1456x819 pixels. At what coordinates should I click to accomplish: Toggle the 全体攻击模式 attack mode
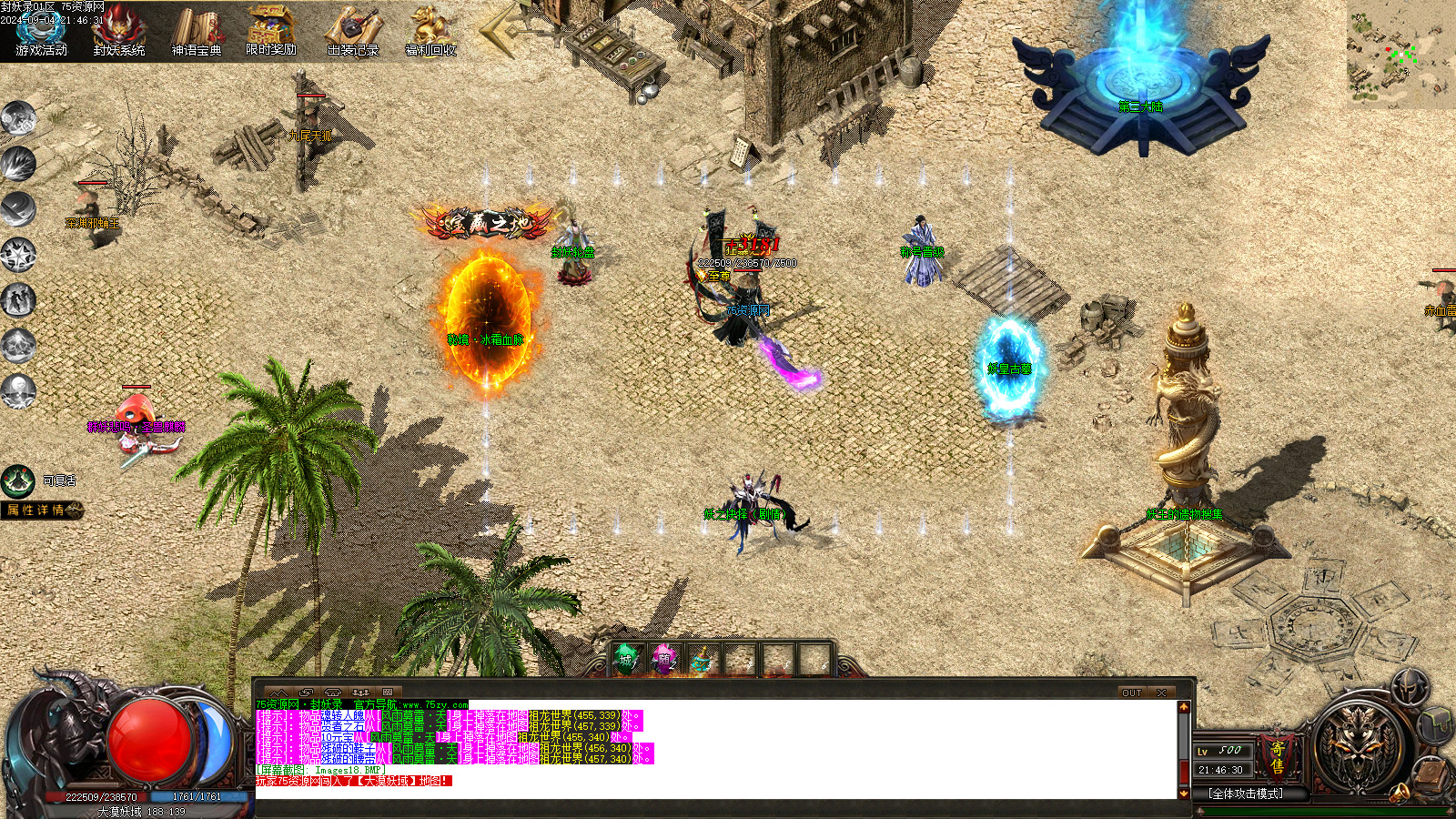click(x=1246, y=794)
